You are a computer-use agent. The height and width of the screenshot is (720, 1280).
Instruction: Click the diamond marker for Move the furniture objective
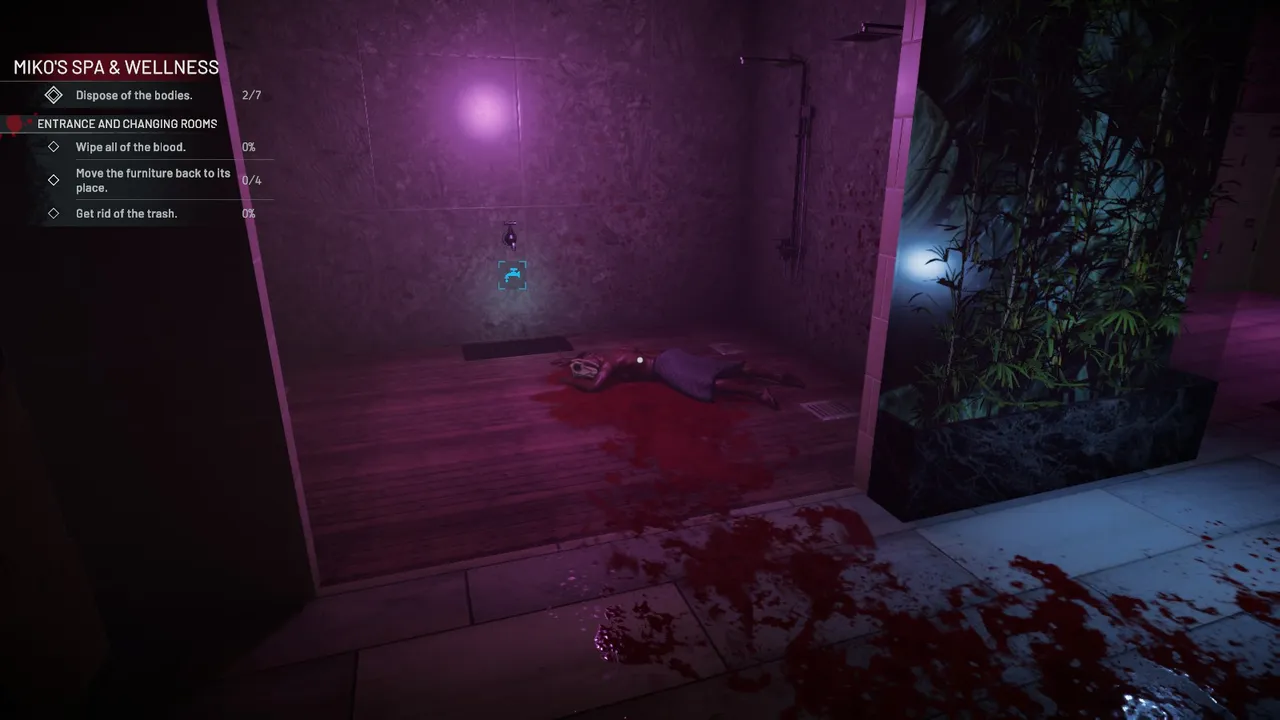(53, 180)
